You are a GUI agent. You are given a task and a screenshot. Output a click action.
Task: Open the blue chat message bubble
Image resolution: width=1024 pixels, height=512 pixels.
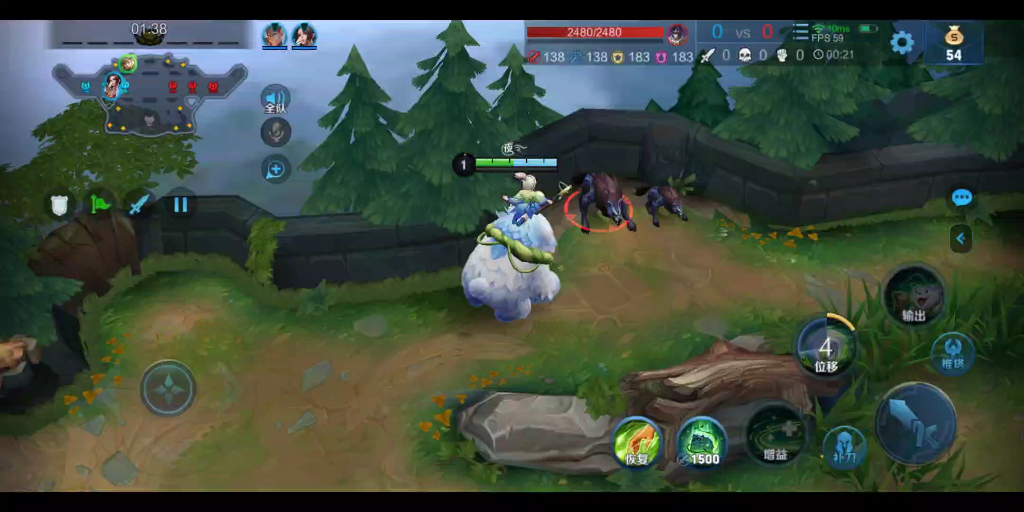point(962,198)
